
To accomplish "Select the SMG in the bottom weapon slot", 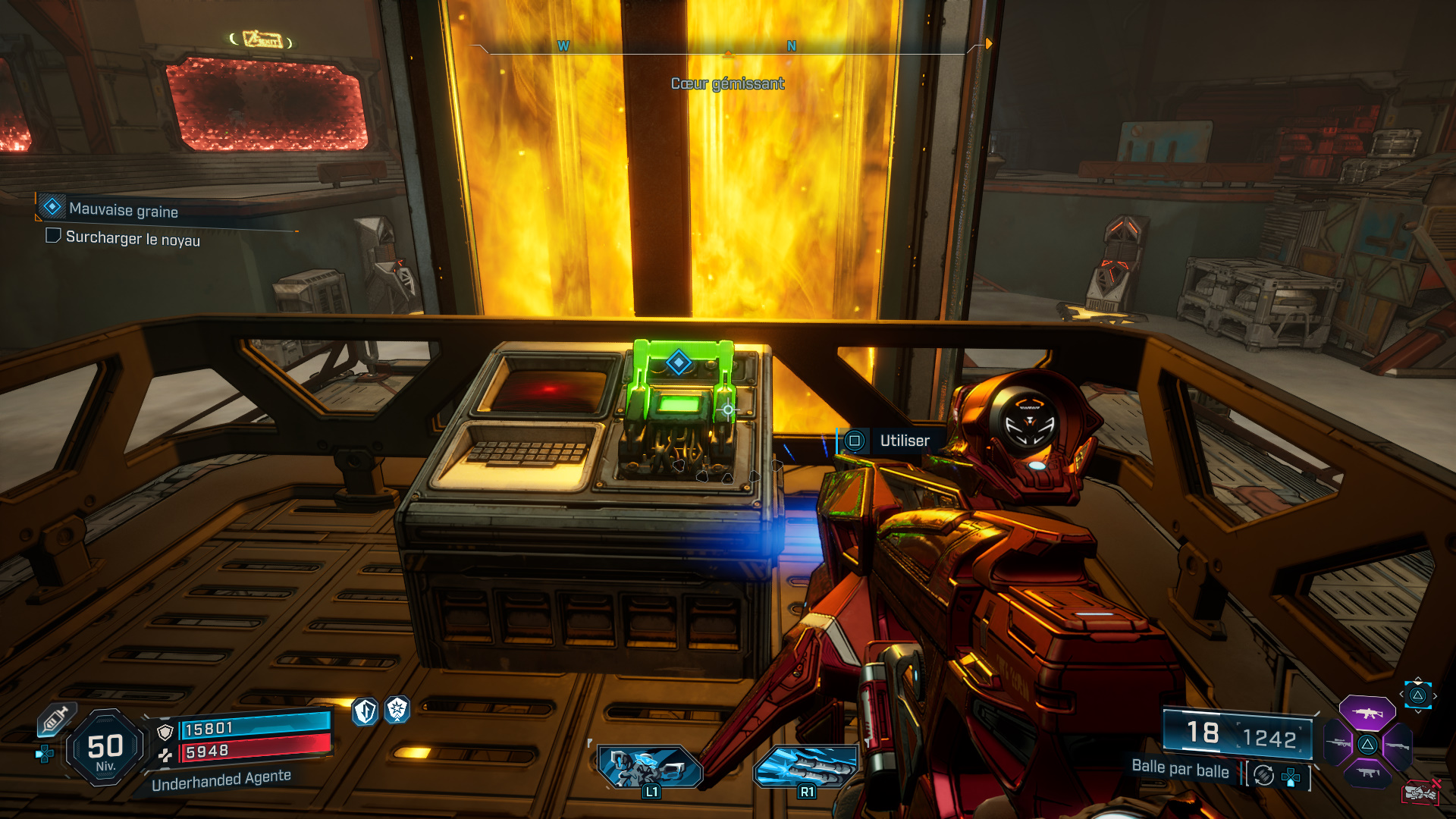I will tap(1367, 773).
